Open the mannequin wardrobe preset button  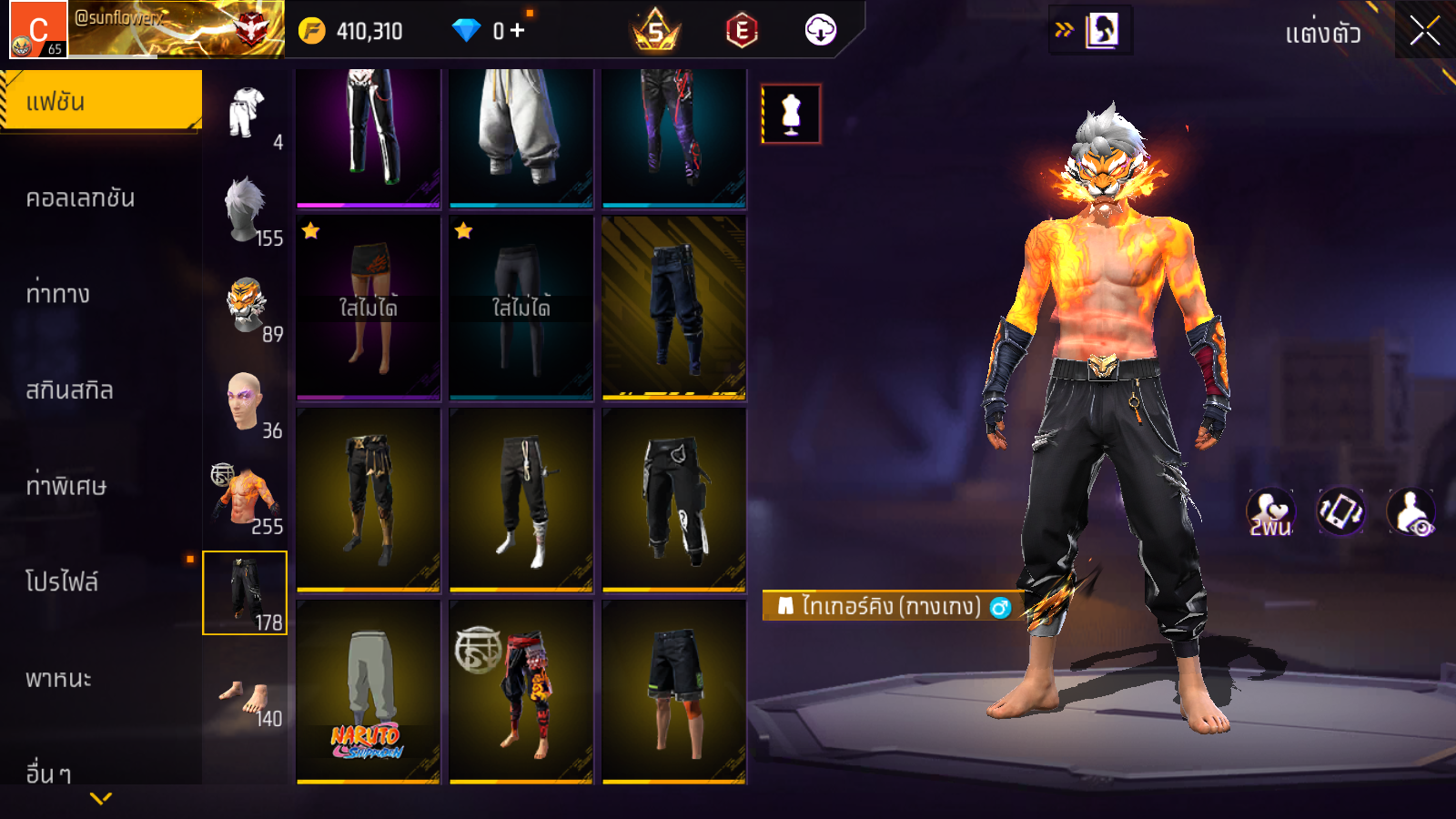791,115
